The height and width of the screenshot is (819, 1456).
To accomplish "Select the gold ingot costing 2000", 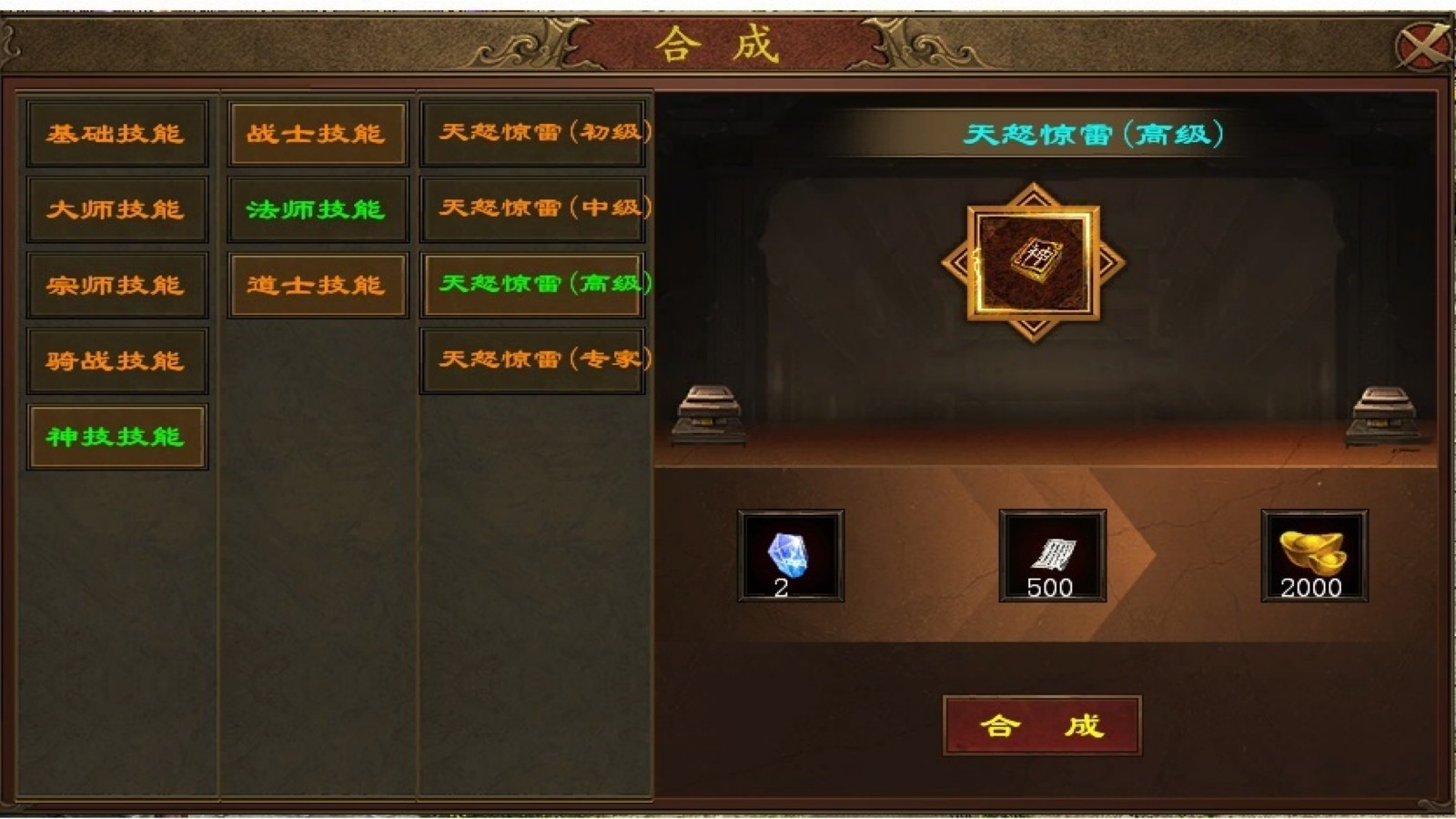I will (x=1313, y=555).
